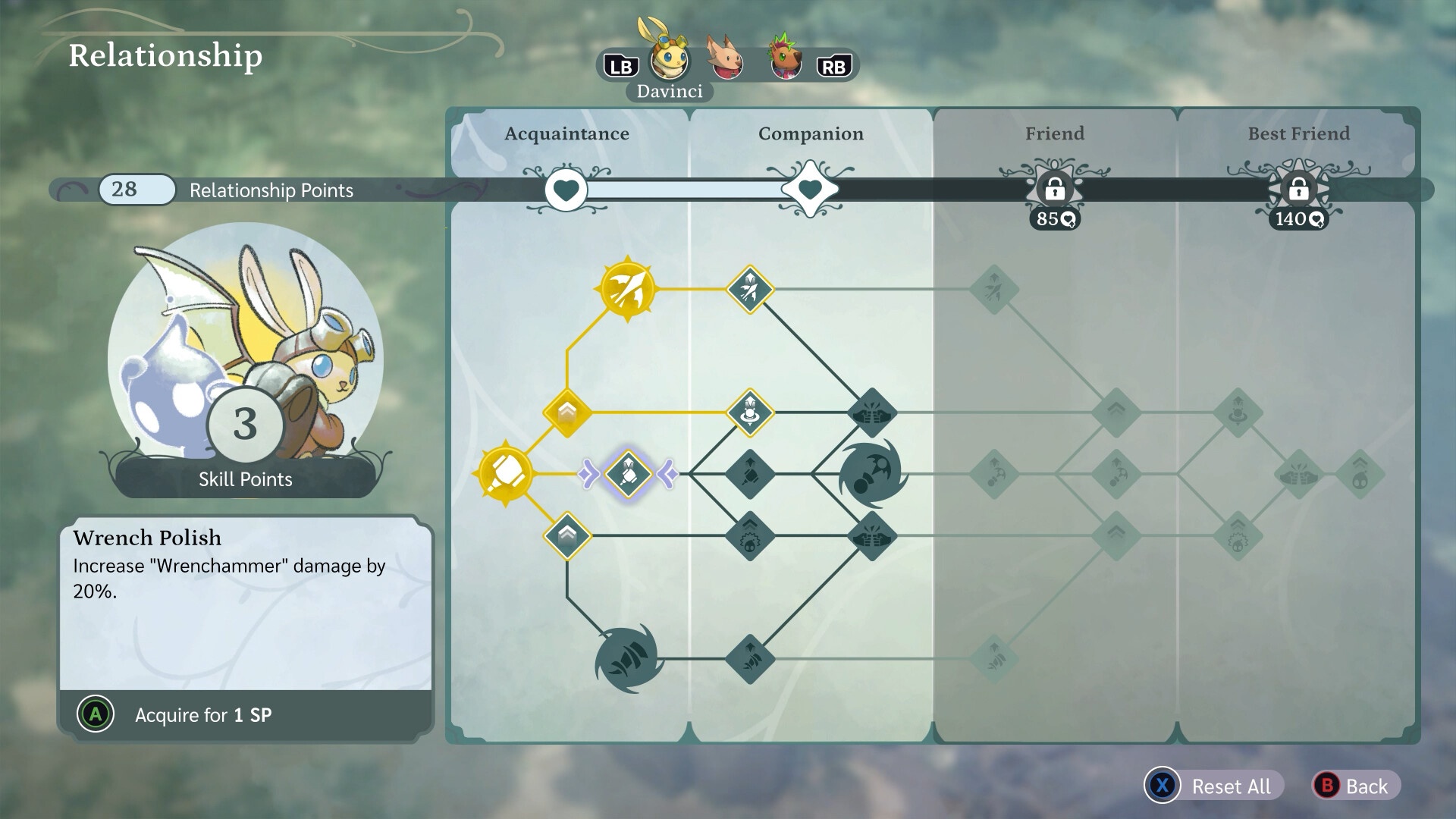1456x819 pixels.
Task: Go Back from the Relationship screen
Action: point(1355,786)
